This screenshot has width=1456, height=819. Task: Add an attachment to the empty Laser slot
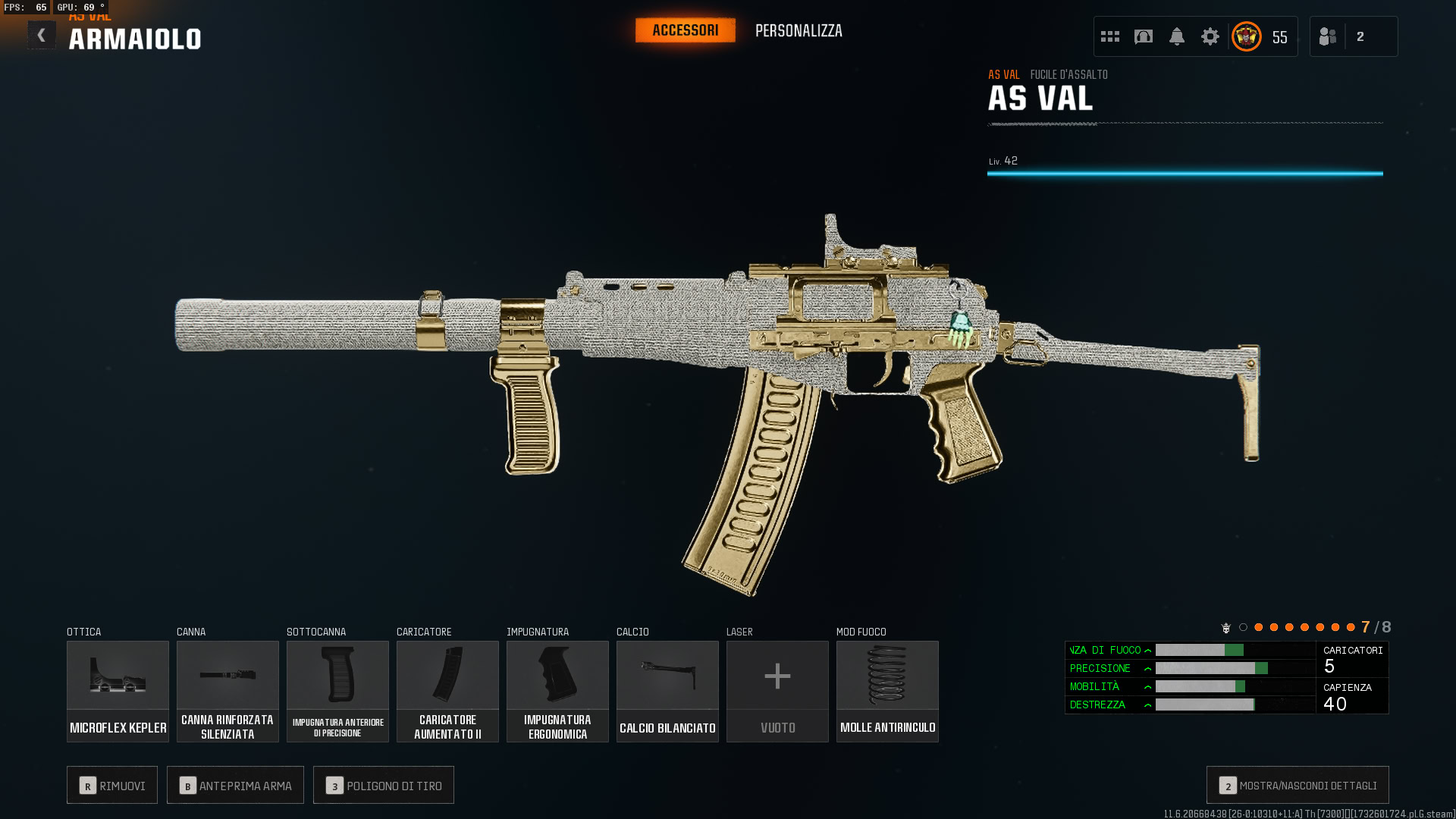(777, 691)
